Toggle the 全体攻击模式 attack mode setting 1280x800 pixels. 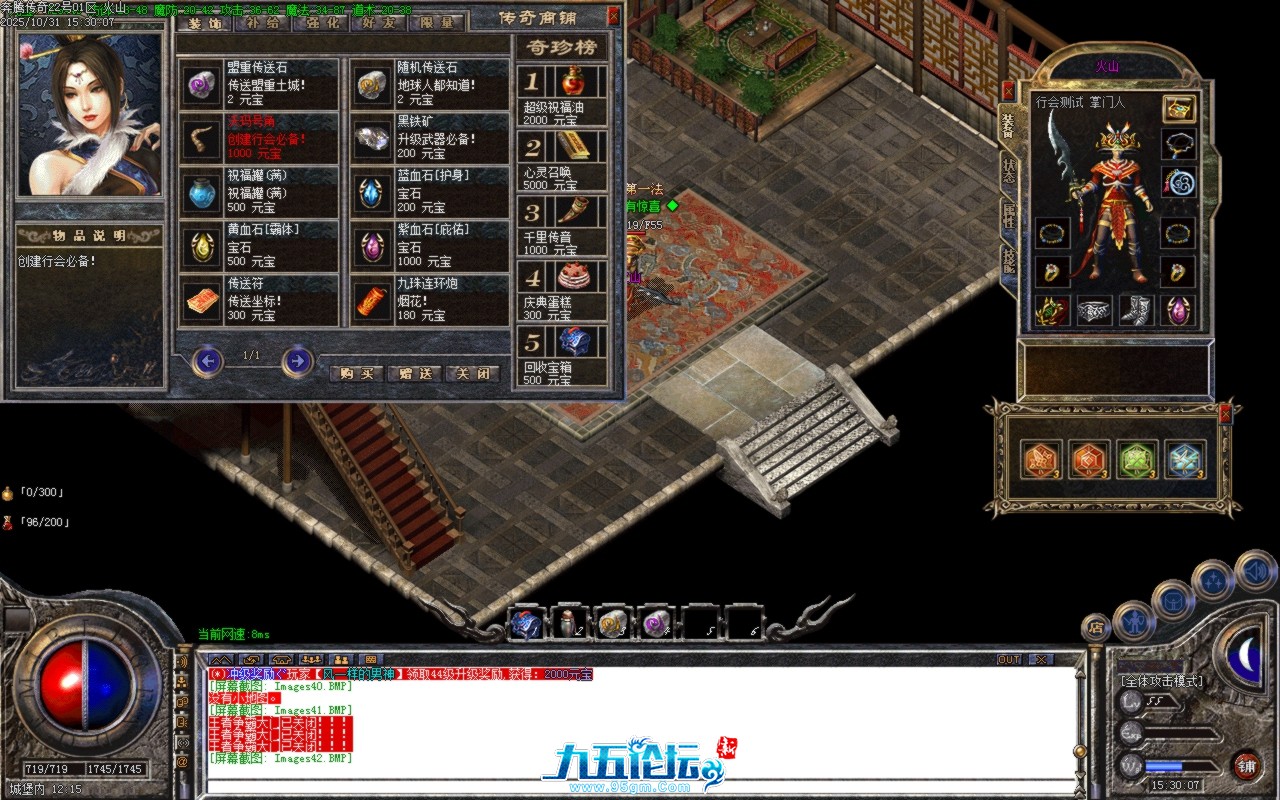[1163, 680]
